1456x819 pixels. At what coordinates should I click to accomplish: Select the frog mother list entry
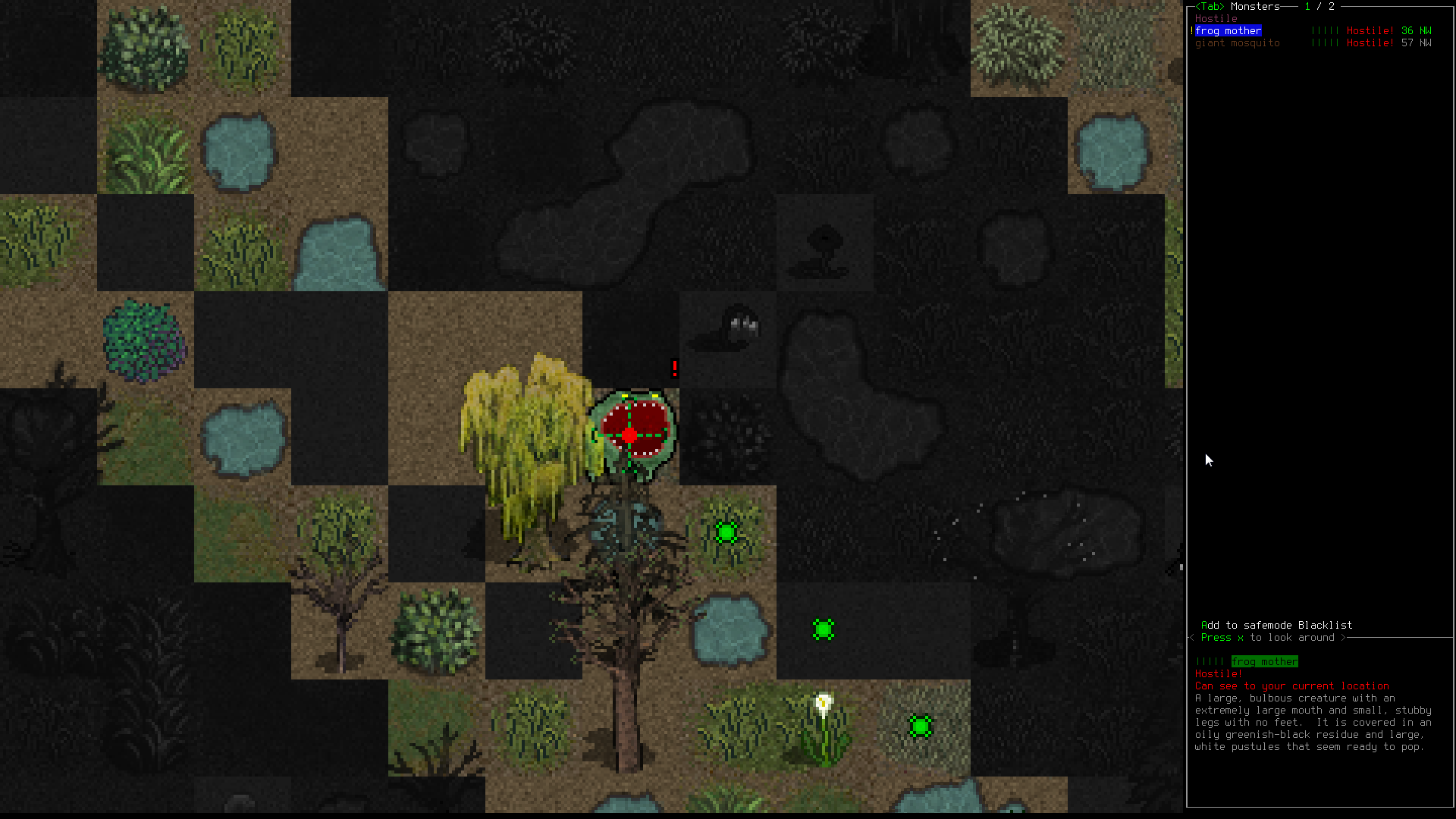(x=1228, y=31)
